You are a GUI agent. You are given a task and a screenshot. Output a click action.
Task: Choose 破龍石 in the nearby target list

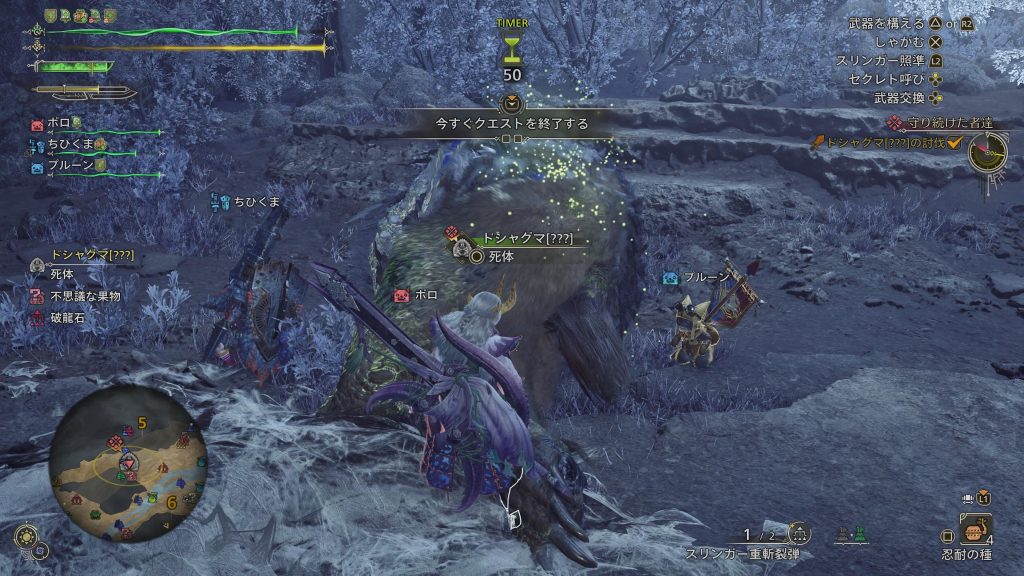(66, 317)
